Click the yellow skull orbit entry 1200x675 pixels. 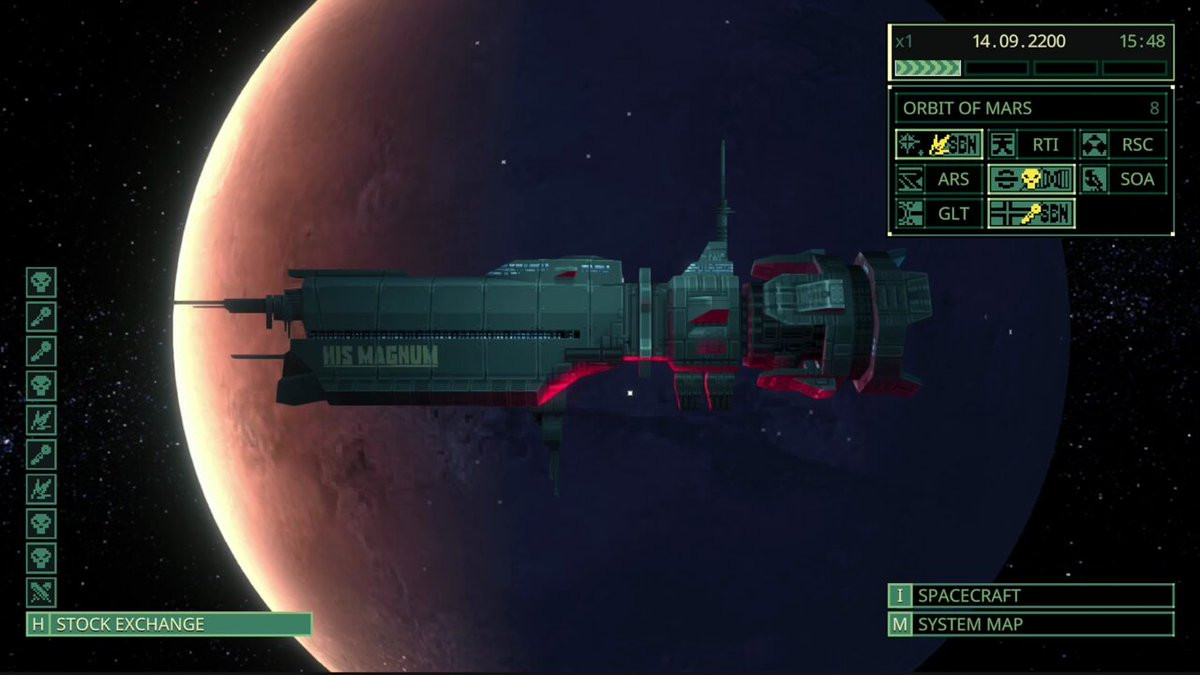(x=1031, y=179)
